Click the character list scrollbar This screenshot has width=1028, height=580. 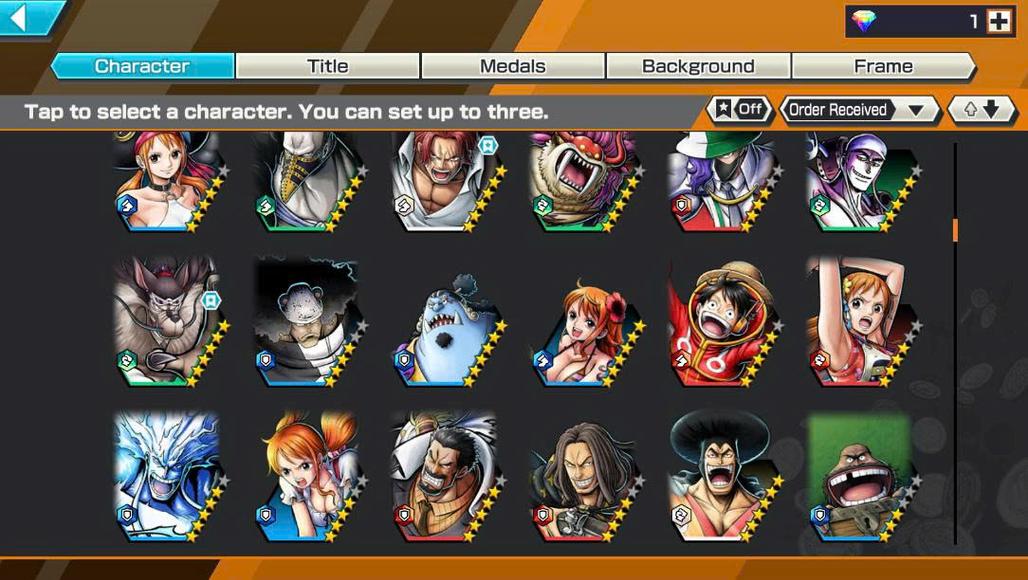click(x=955, y=230)
